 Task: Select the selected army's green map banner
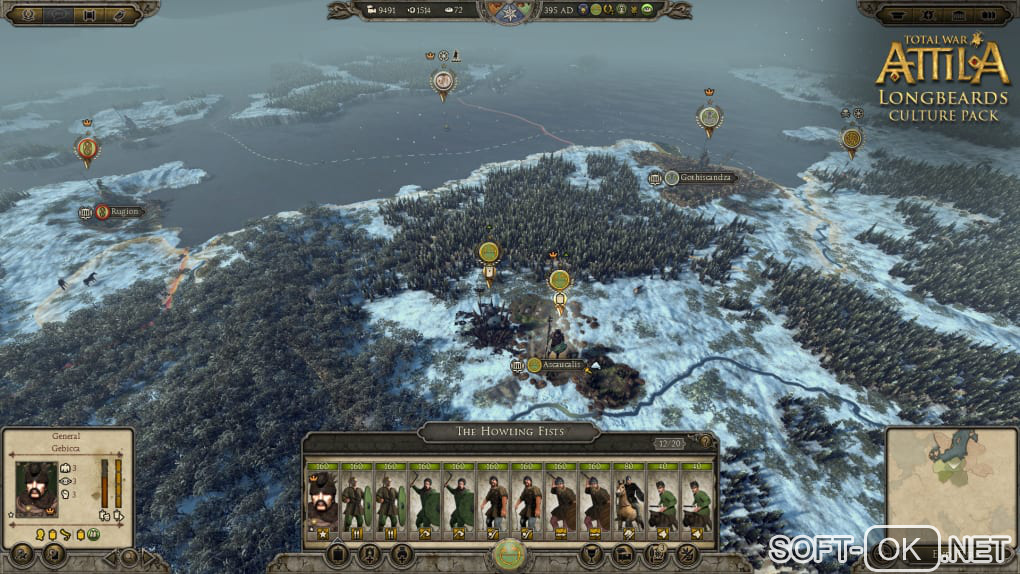pyautogui.click(x=559, y=281)
